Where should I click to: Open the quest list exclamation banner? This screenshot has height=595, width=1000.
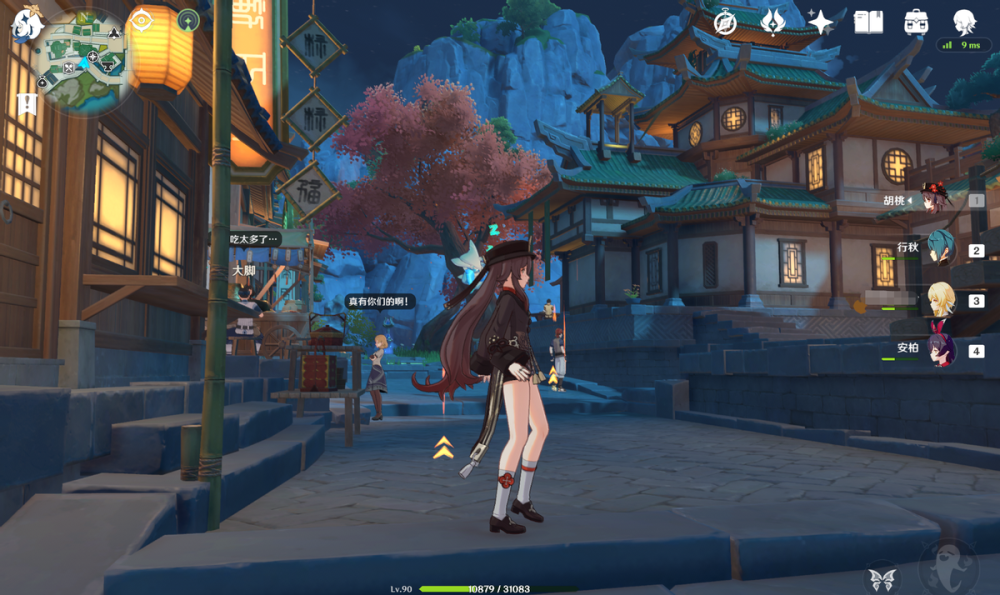pos(27,103)
